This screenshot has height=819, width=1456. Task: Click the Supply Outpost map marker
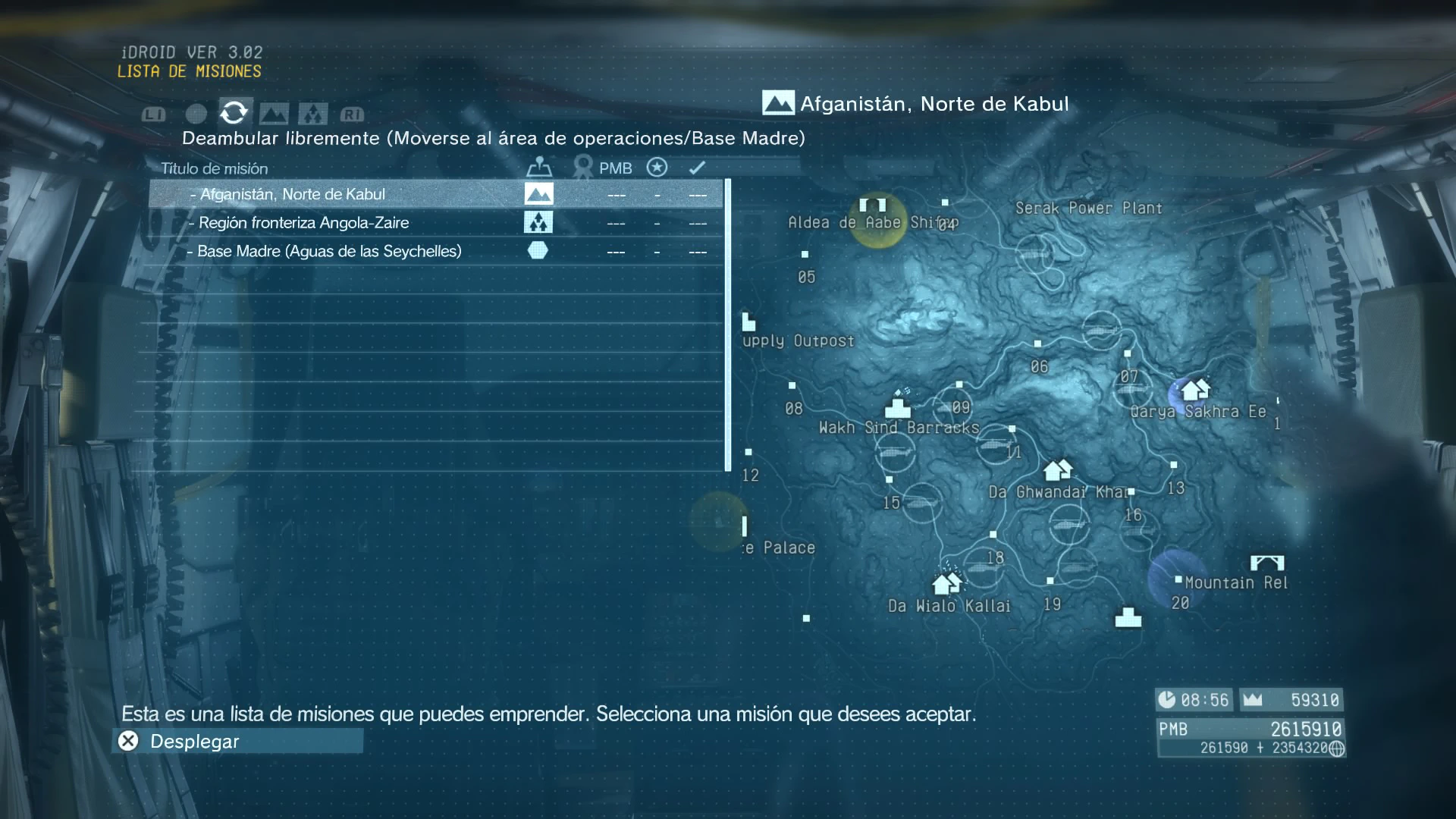click(x=748, y=322)
